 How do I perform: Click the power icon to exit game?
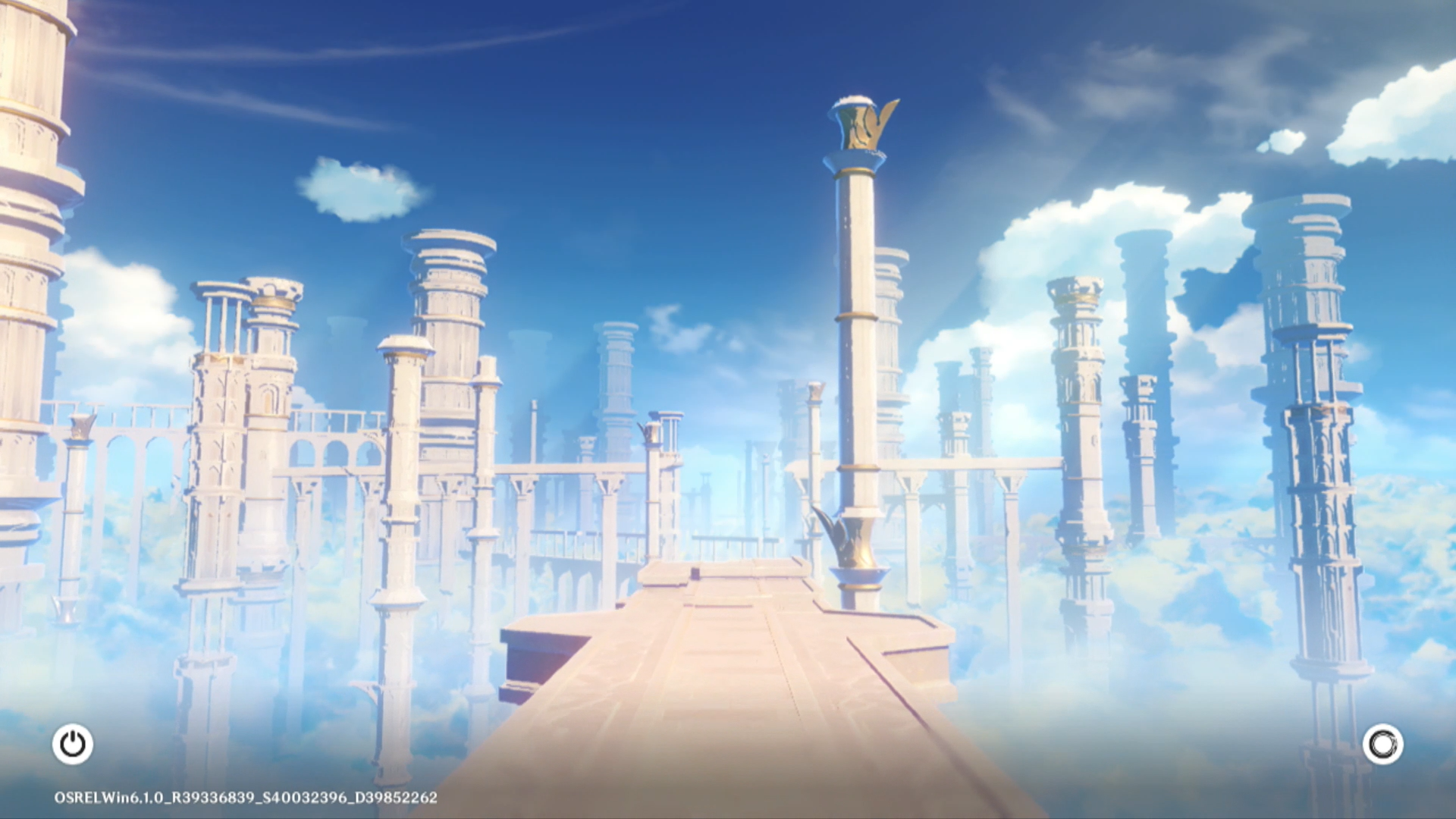coord(73,744)
